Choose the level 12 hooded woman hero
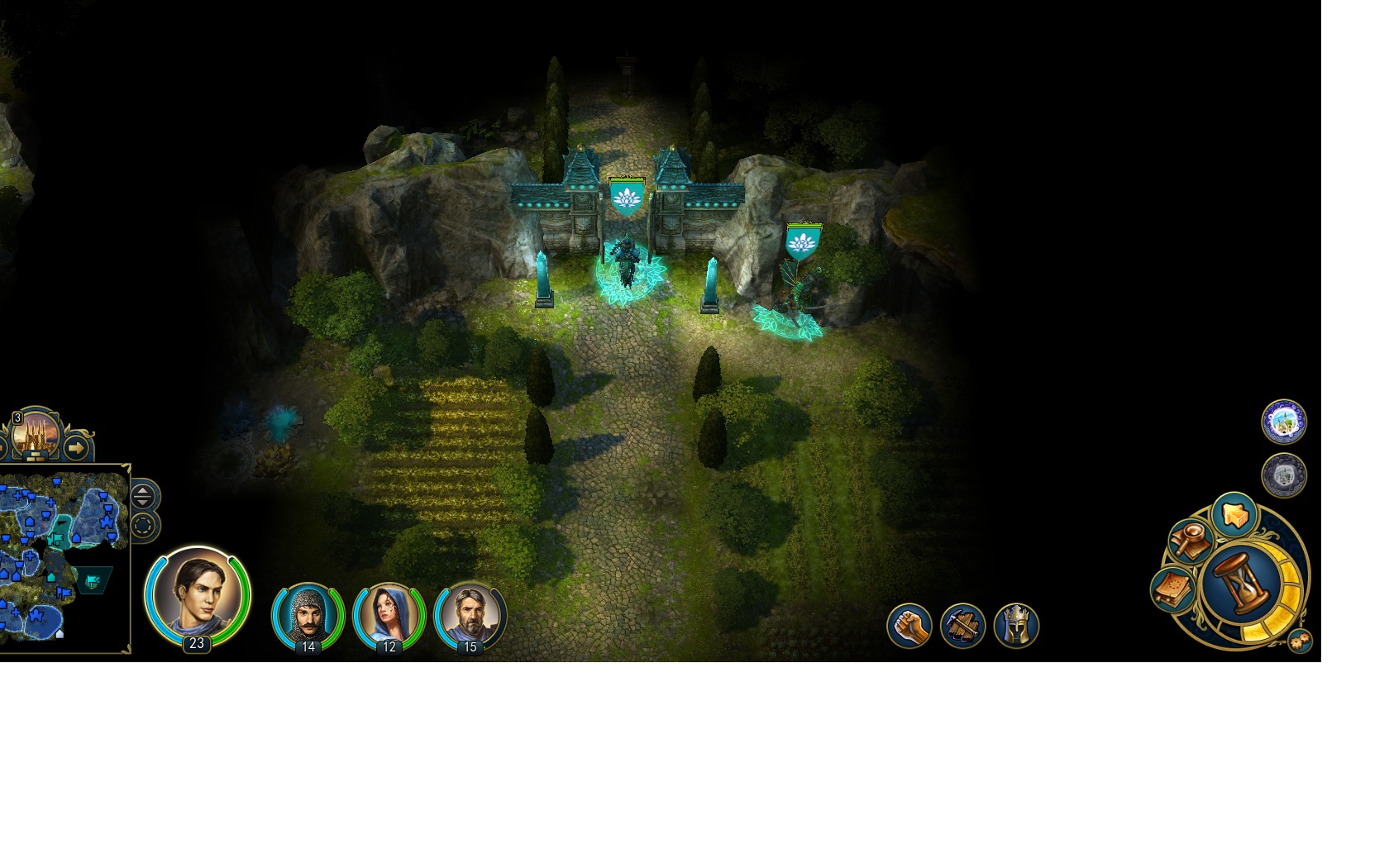This screenshot has height=868, width=1389. click(389, 616)
